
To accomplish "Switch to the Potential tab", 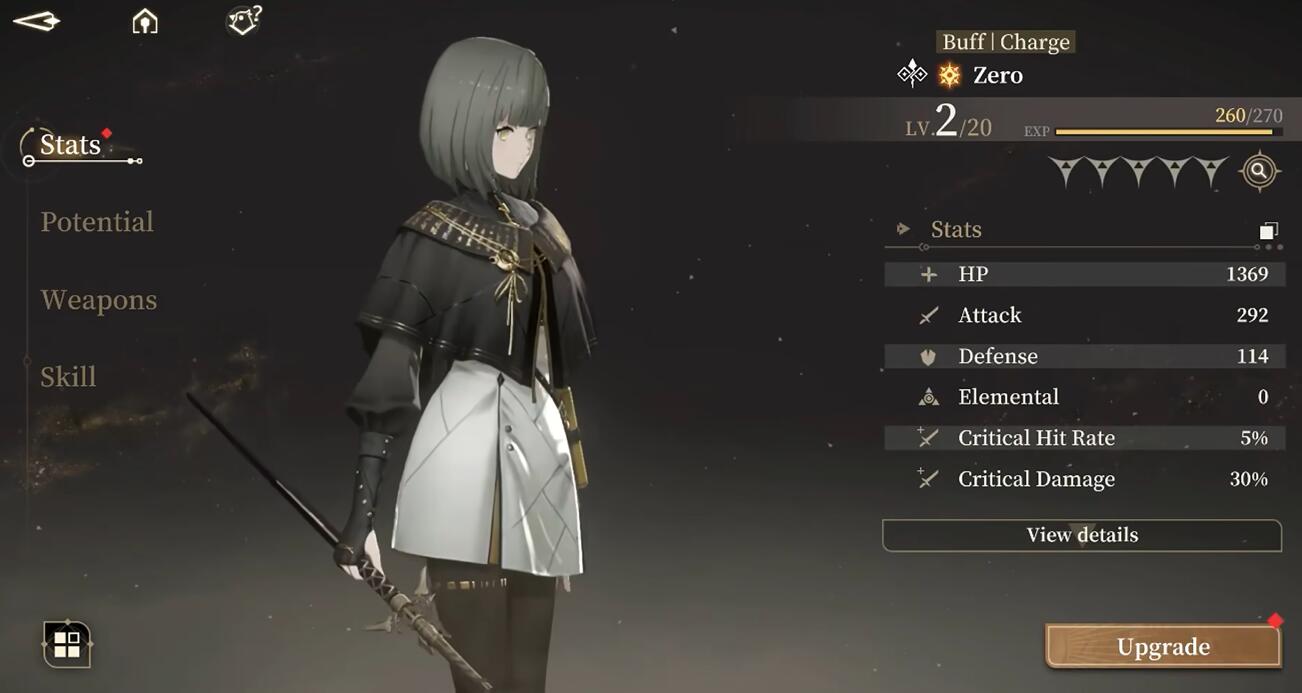I will click(97, 222).
